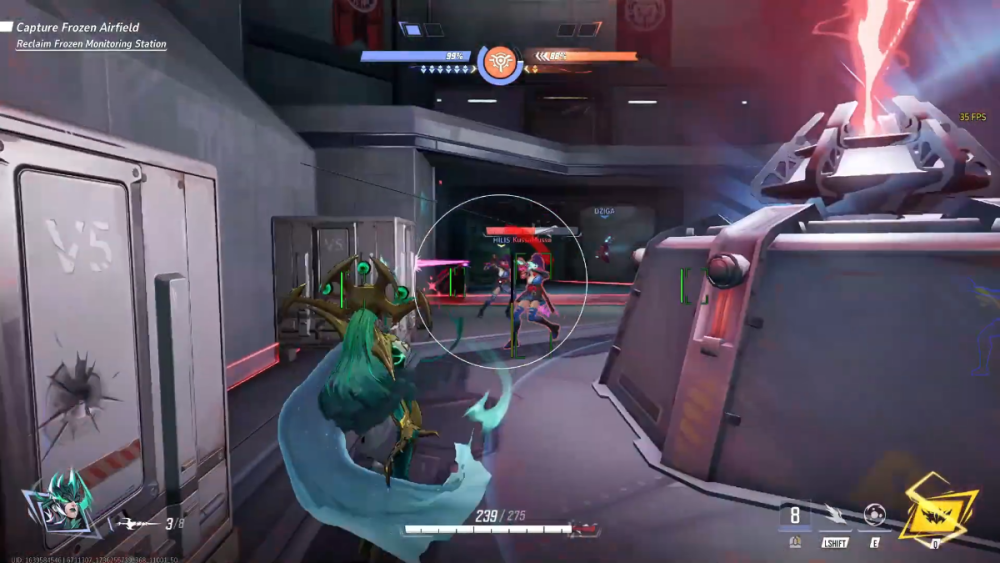Trigger the winged dash ability icon
This screenshot has width=1000, height=563.
(x=834, y=515)
